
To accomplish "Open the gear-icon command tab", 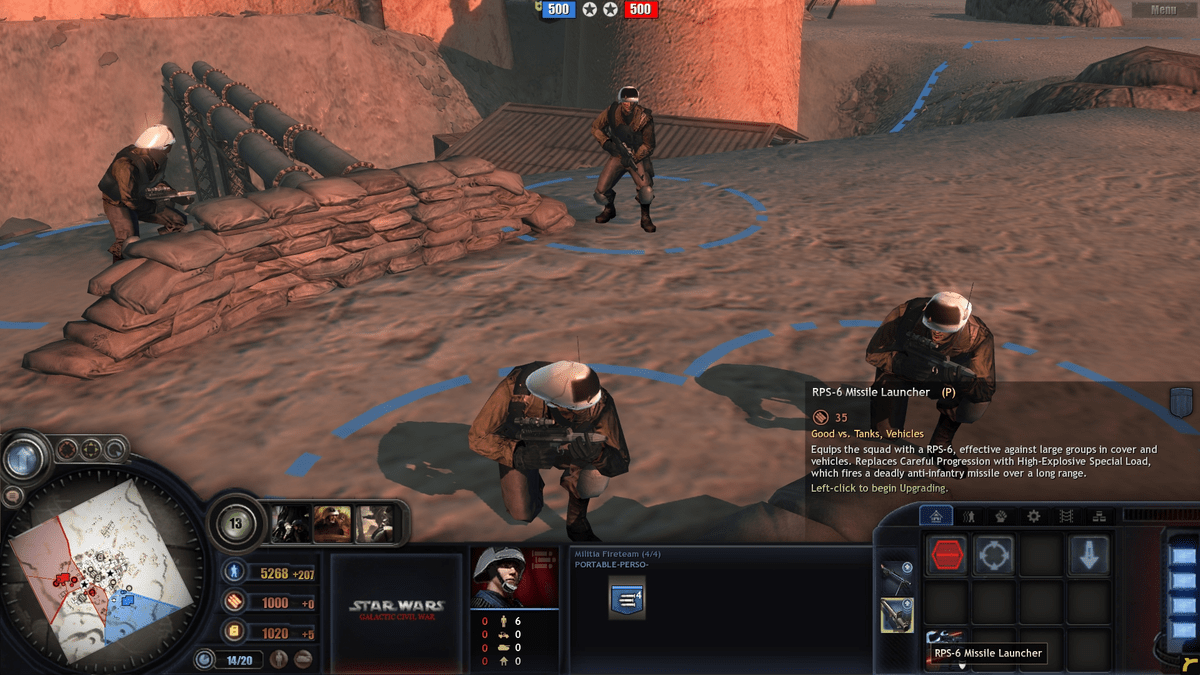I will [x=1033, y=516].
